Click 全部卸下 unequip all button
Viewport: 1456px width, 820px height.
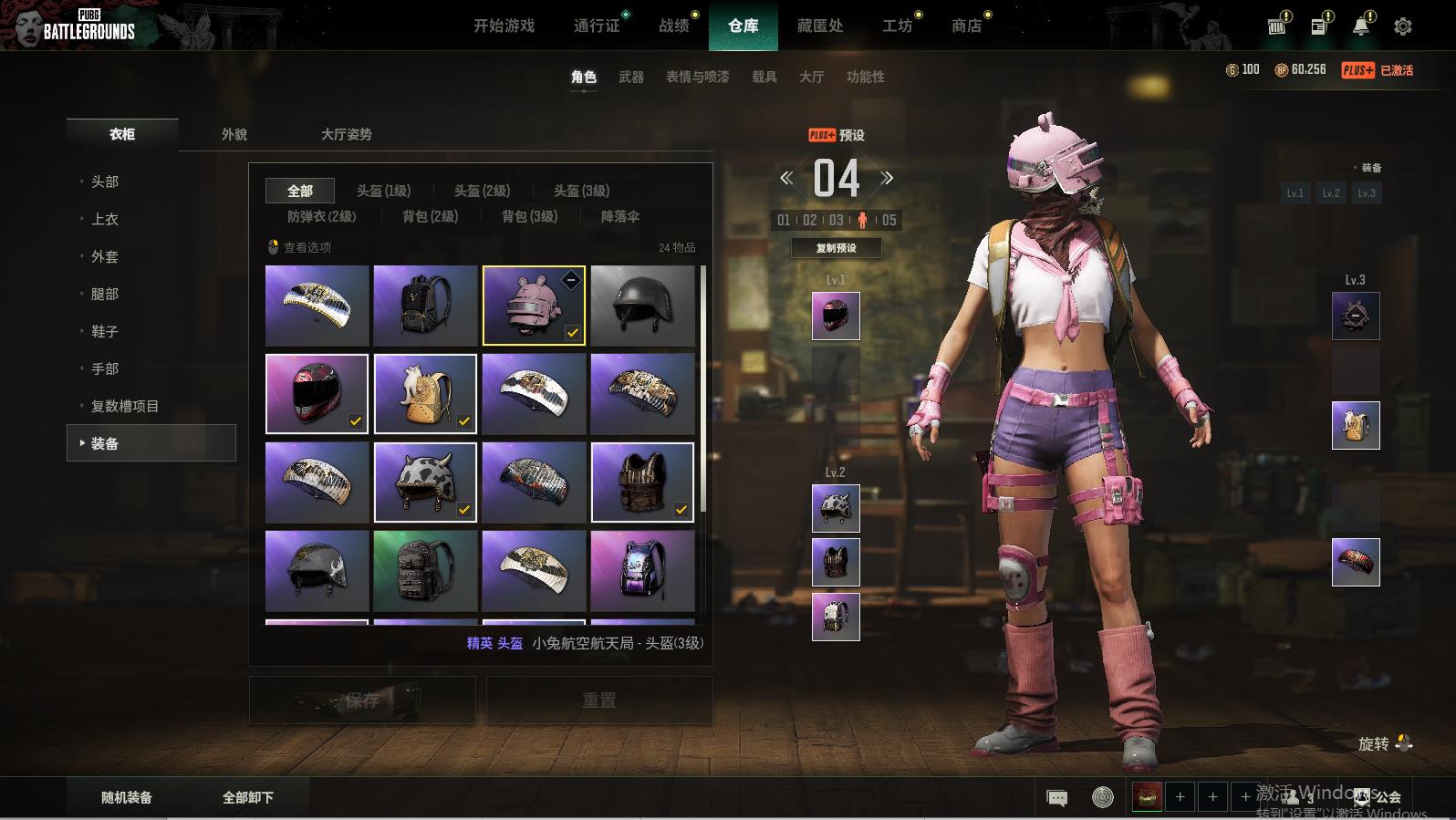pyautogui.click(x=248, y=797)
